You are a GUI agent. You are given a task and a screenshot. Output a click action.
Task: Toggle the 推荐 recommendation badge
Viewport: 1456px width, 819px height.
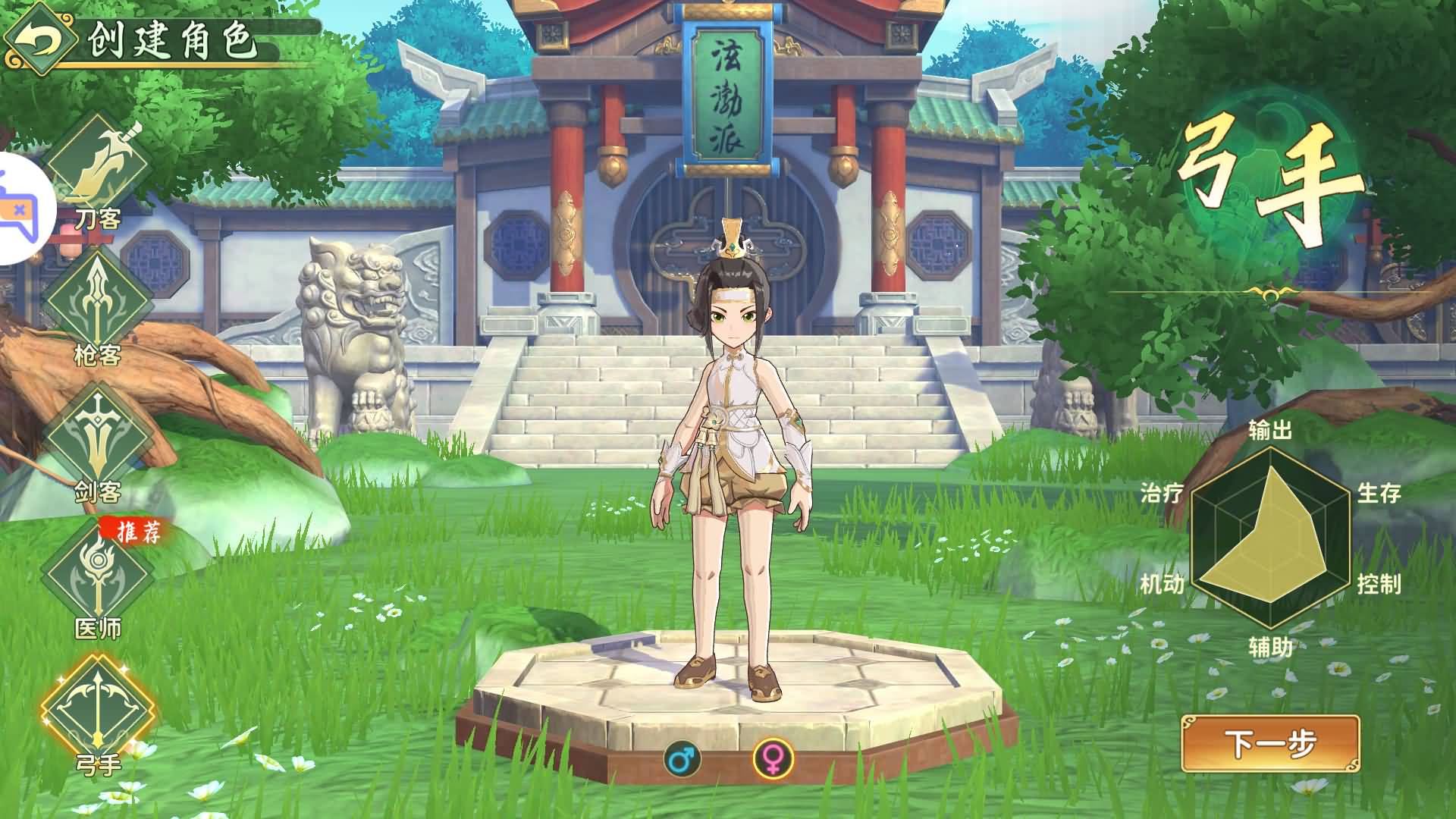pos(136,532)
